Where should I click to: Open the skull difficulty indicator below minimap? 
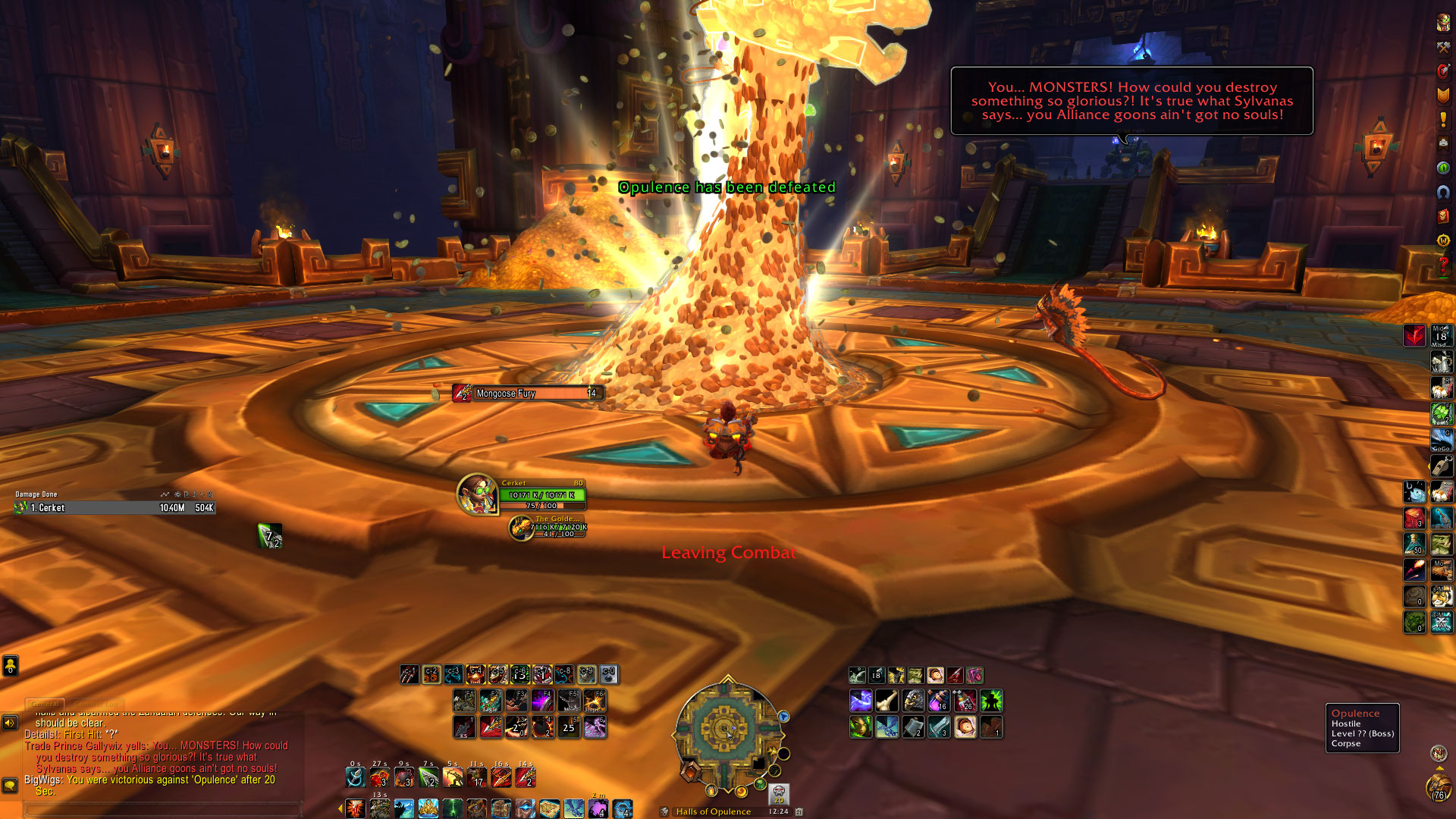click(x=779, y=794)
